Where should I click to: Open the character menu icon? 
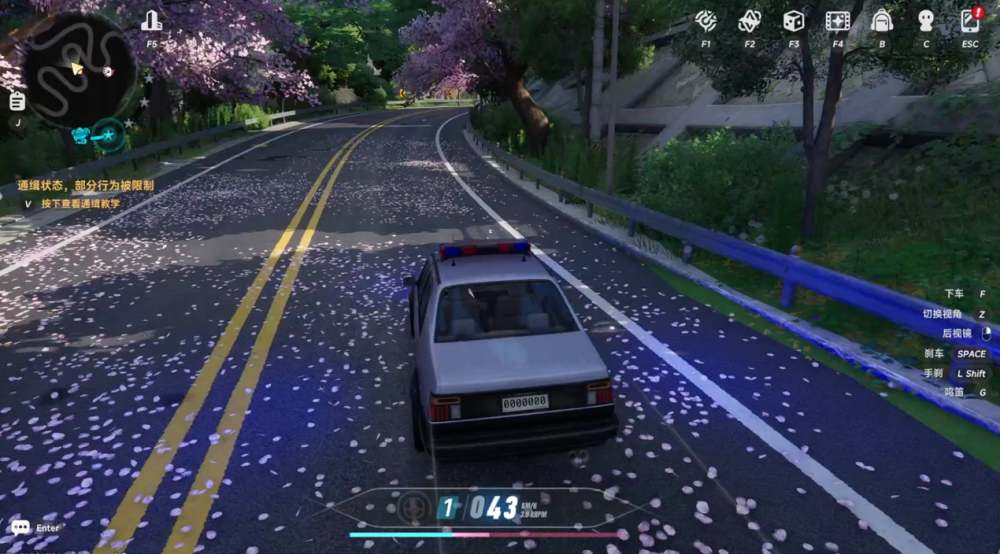926,21
